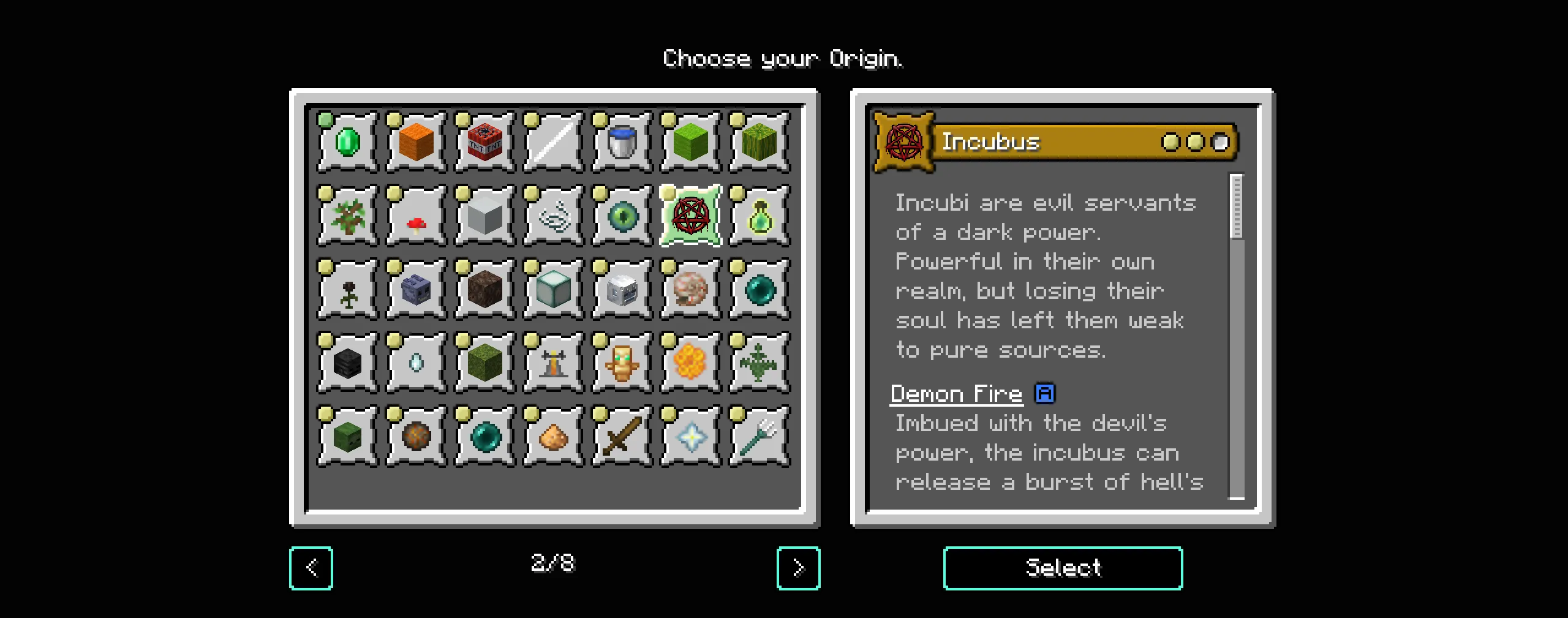Select the nether star origin icon
This screenshot has width=1568, height=618.
pyautogui.click(x=690, y=436)
